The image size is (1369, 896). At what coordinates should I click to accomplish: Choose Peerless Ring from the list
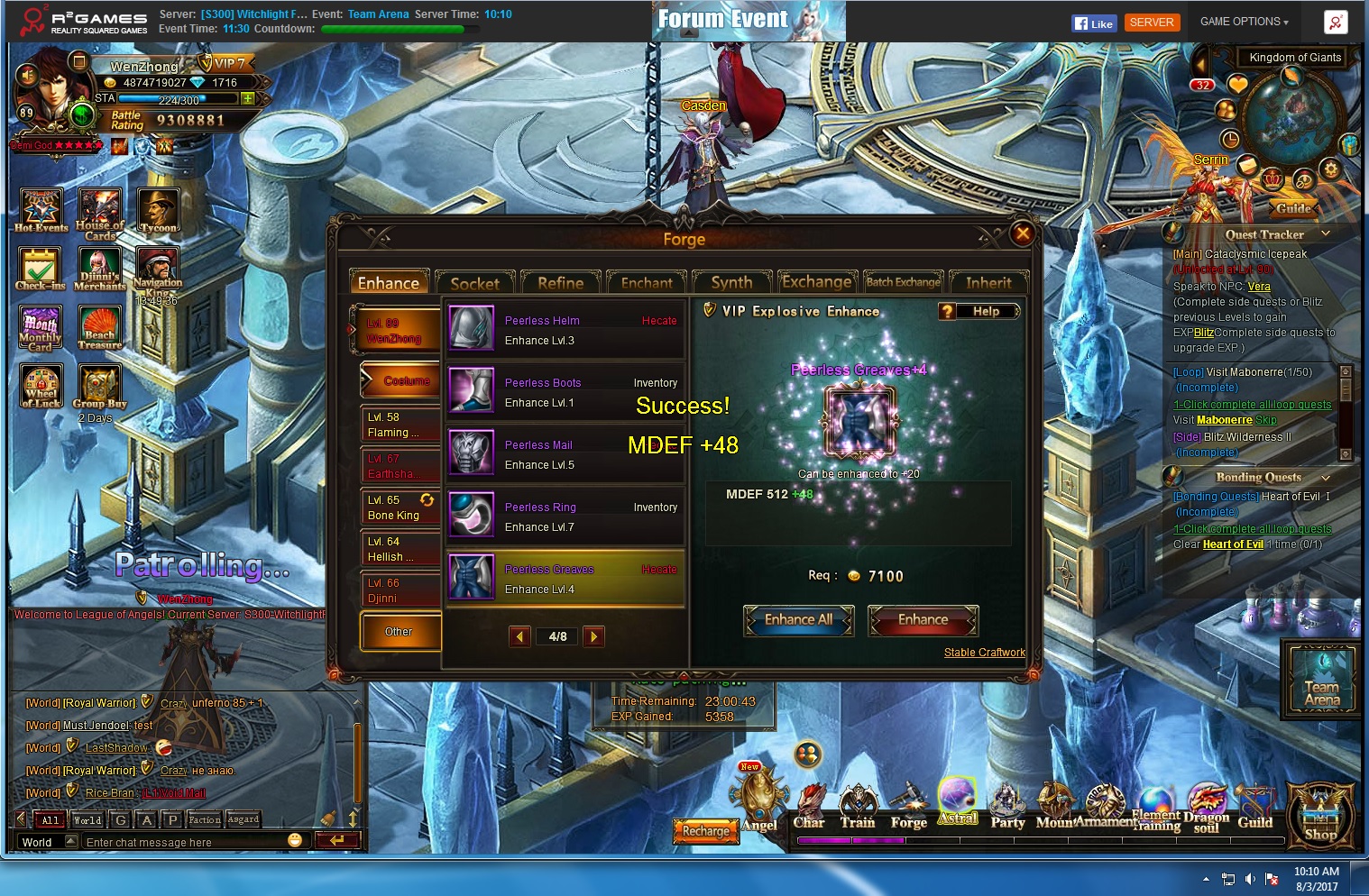click(x=565, y=517)
